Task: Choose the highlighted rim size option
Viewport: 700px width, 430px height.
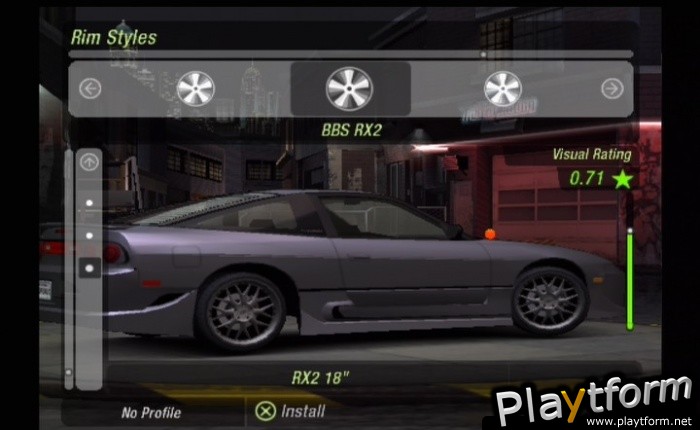Action: [x=89, y=268]
